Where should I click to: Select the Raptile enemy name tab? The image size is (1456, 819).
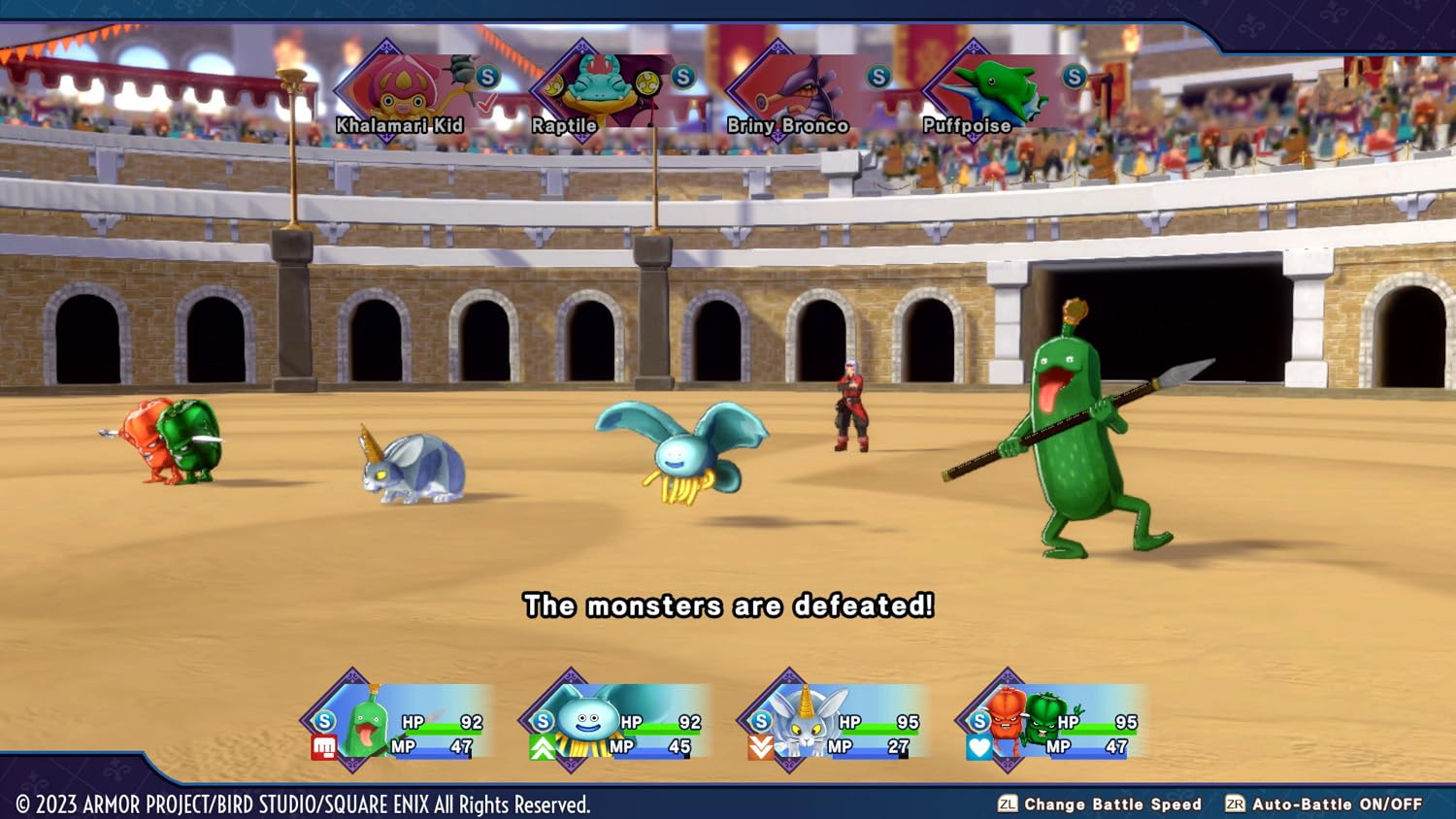coord(564,125)
